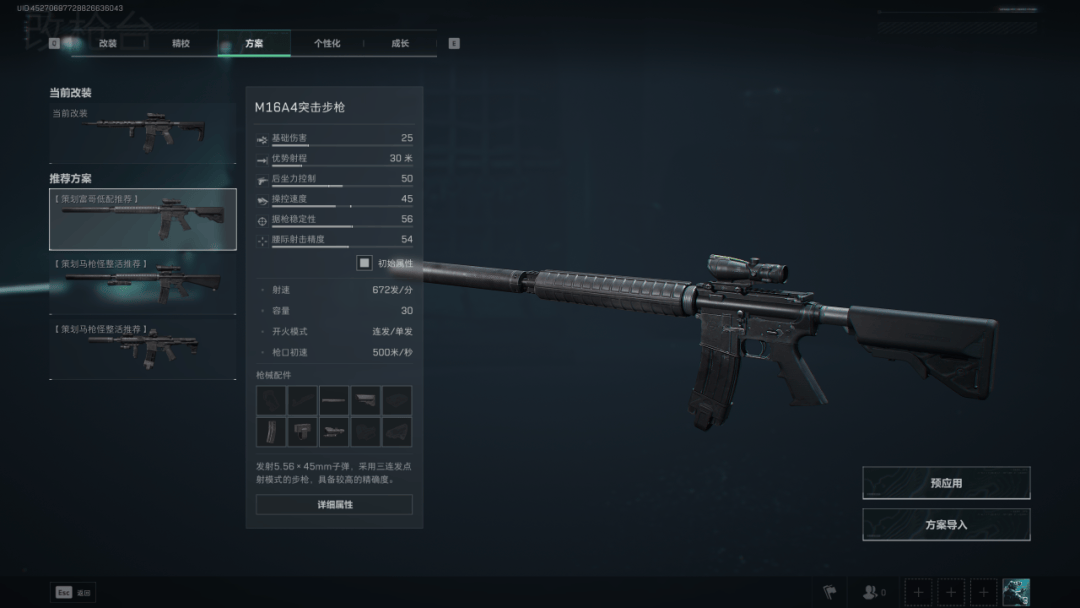1080x608 pixels.
Task: Switch to the 改装 tab
Action: 108,44
